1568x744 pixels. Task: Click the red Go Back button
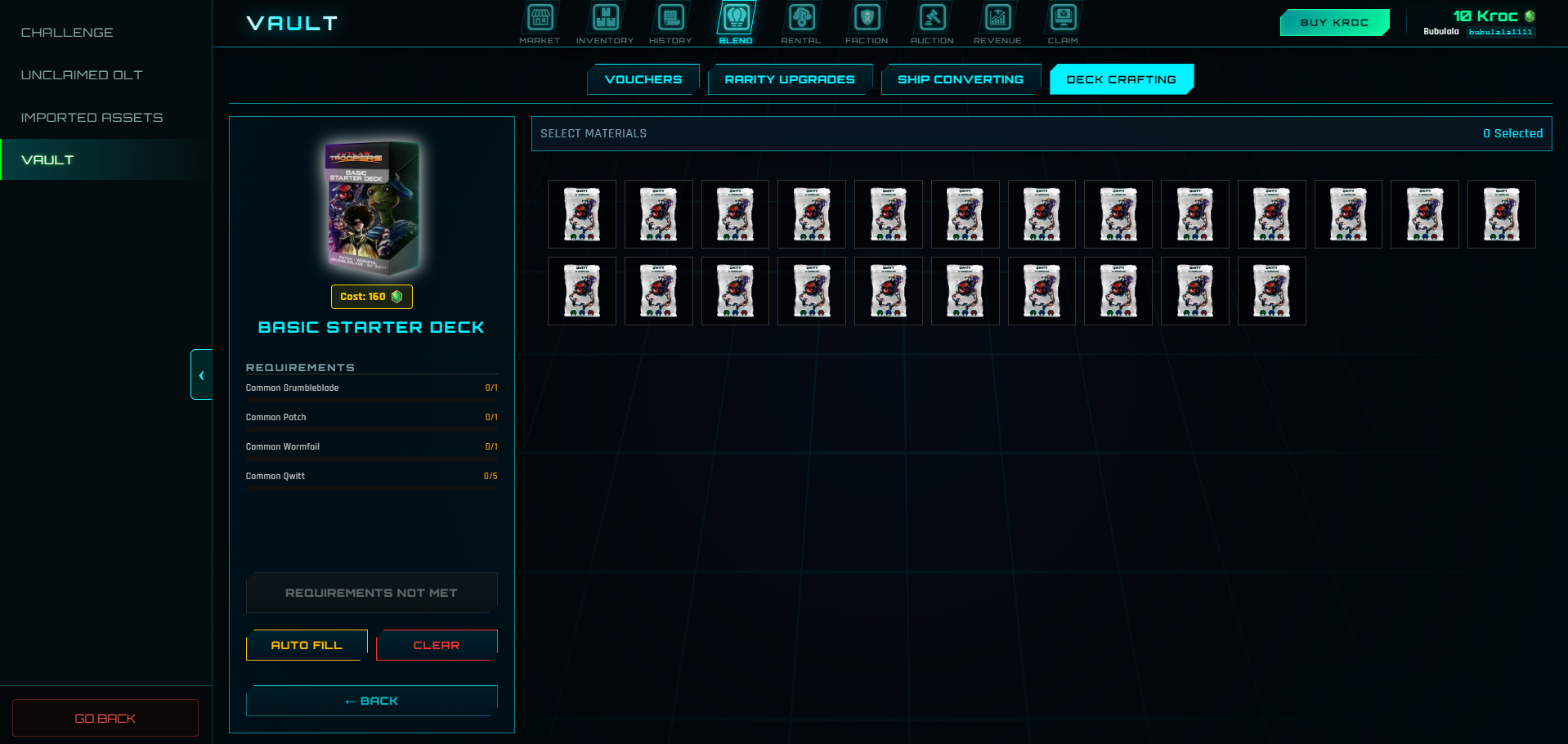(105, 718)
